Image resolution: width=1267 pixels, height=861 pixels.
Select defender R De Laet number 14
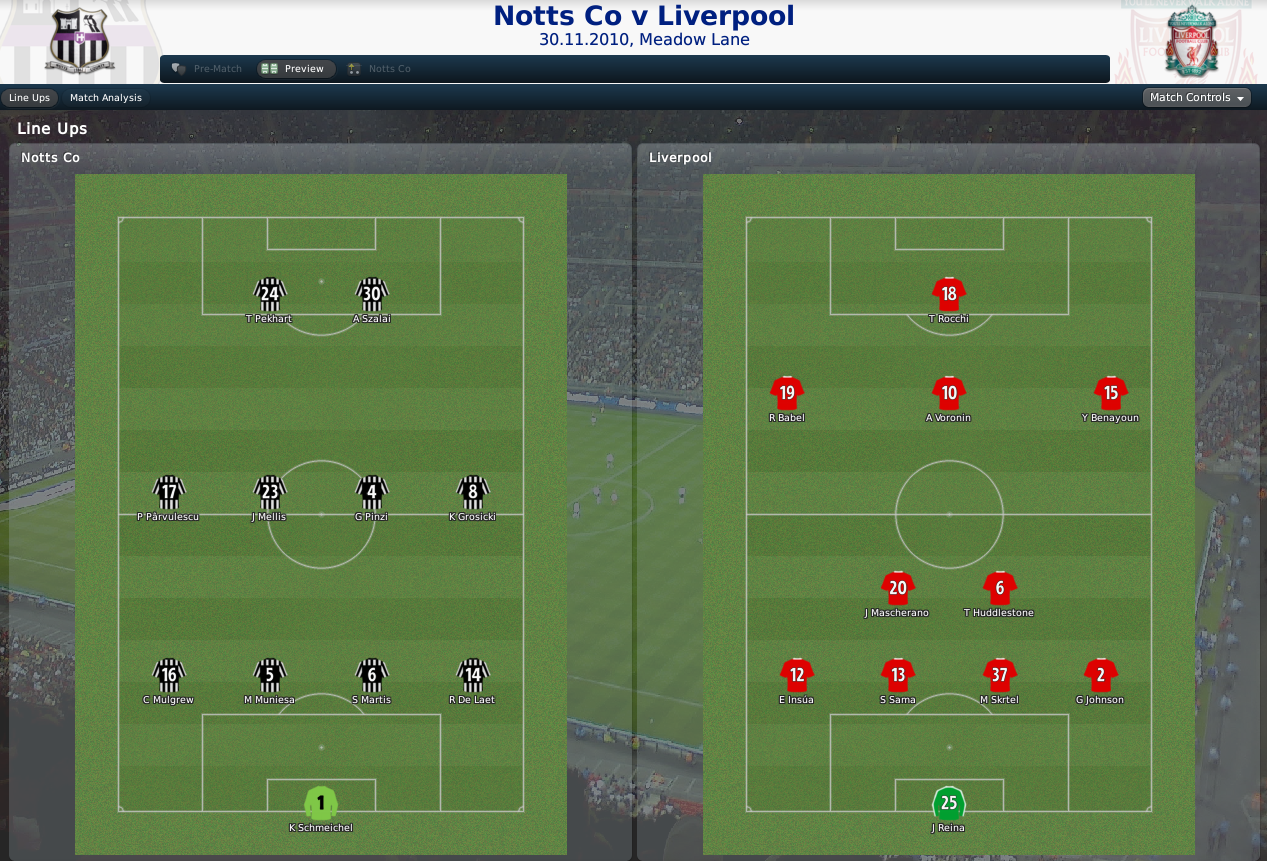(473, 674)
